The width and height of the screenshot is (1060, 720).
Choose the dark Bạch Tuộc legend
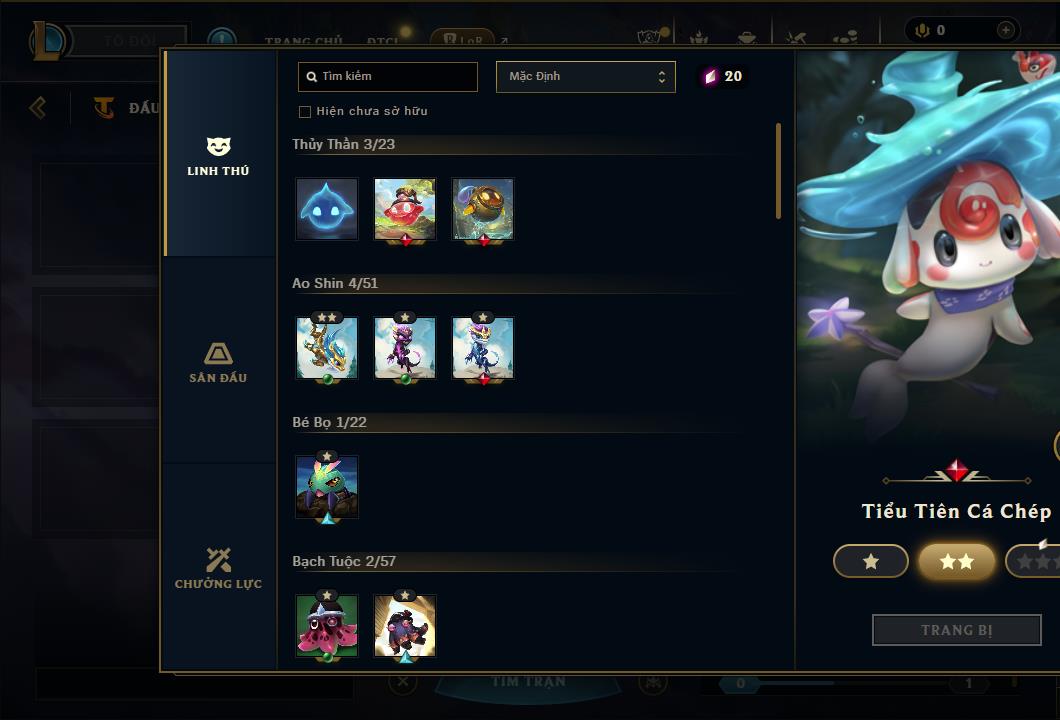(405, 626)
